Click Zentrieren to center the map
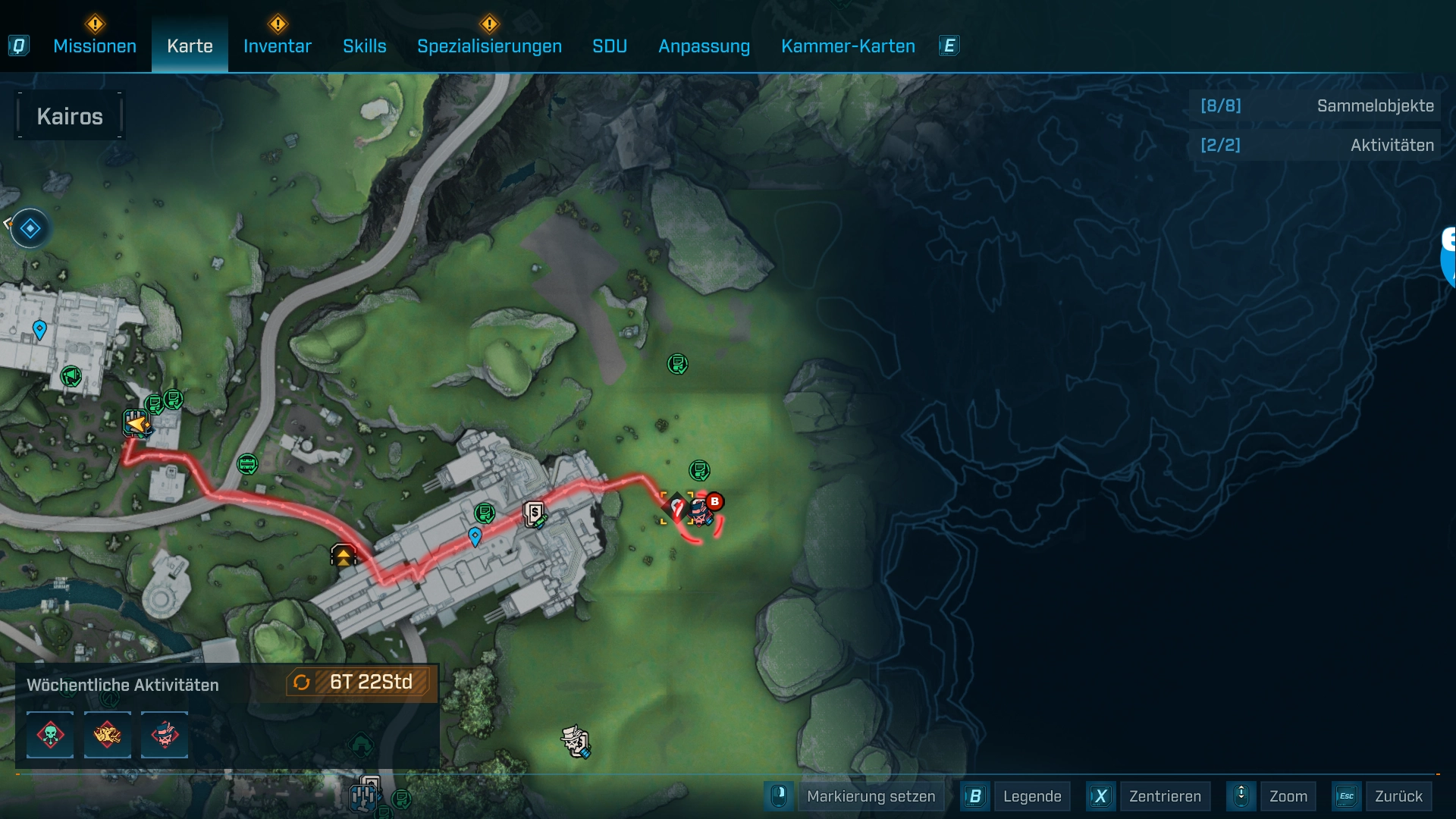The image size is (1456, 819). 1164,796
